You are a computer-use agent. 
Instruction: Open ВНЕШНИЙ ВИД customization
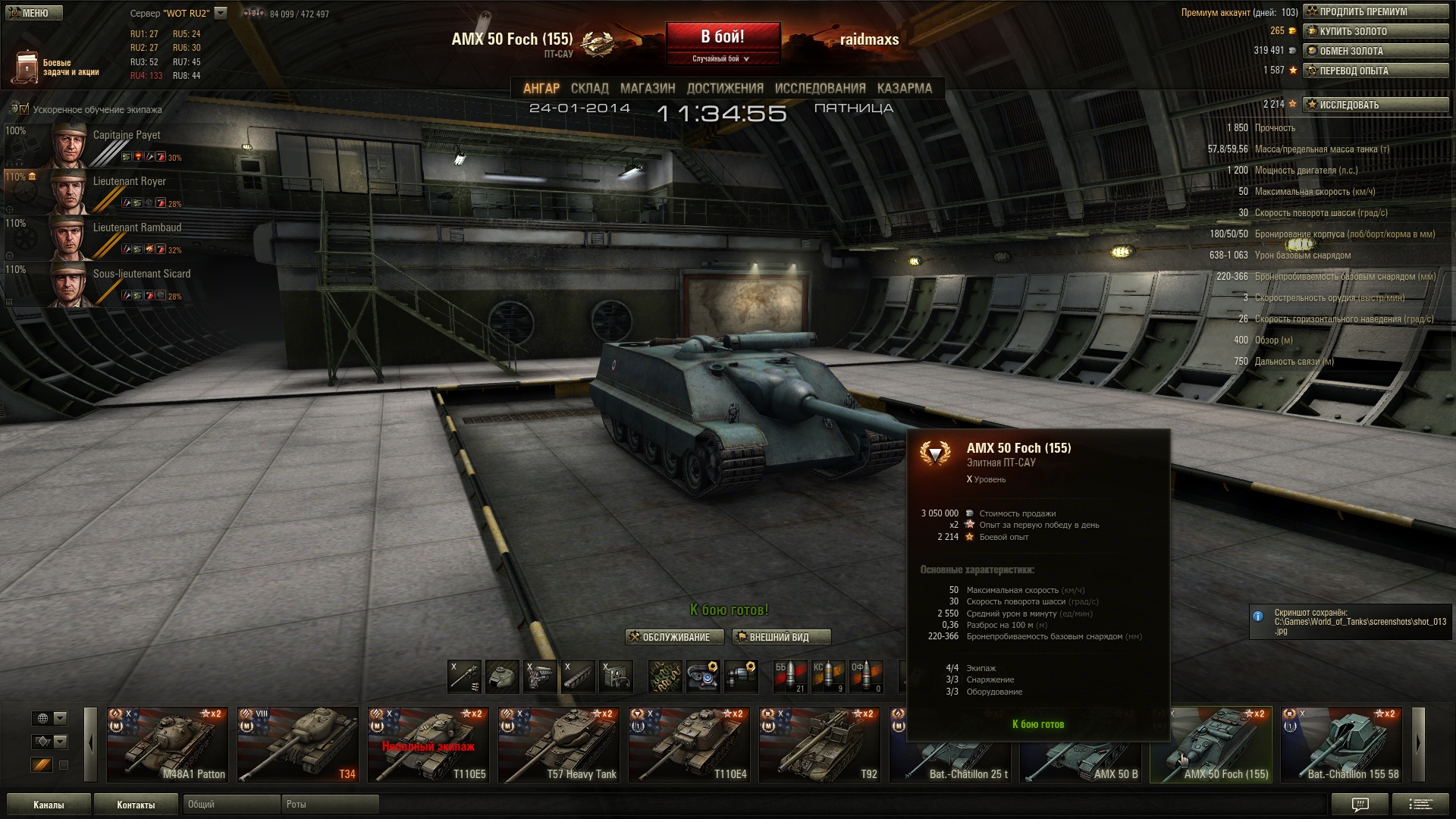(x=780, y=638)
